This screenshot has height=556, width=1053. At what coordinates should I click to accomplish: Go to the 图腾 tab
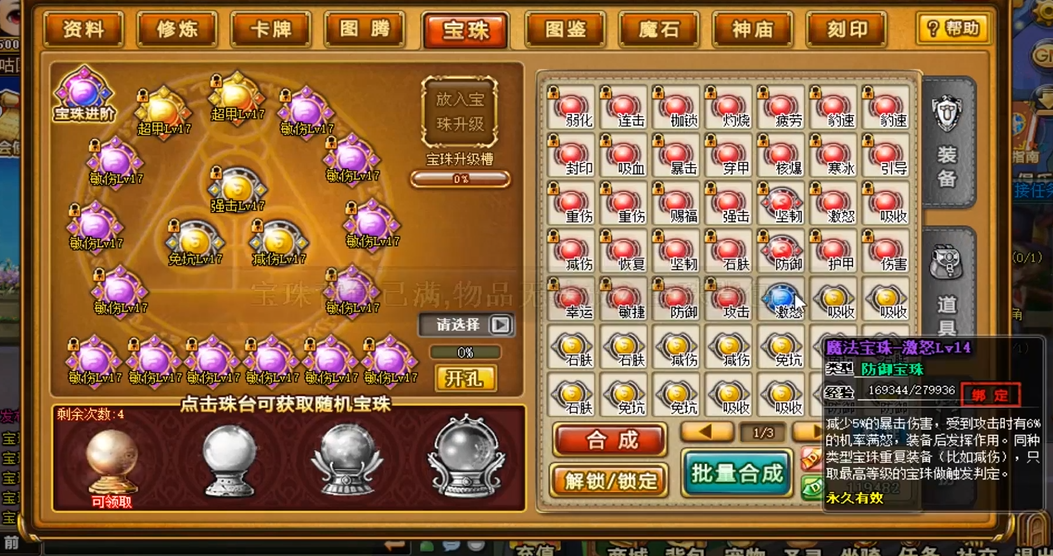coord(365,29)
